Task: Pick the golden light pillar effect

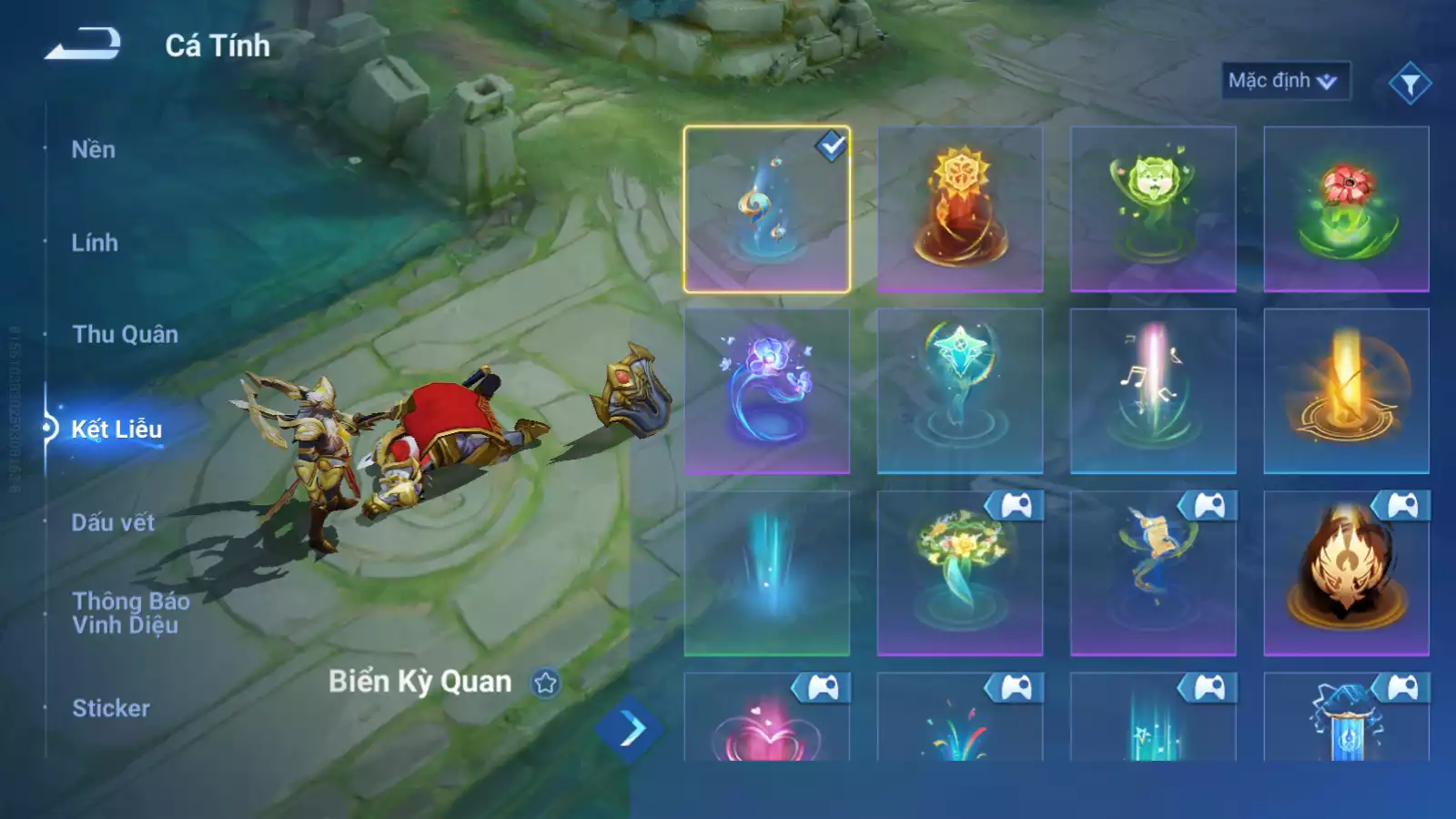Action: [x=1346, y=391]
